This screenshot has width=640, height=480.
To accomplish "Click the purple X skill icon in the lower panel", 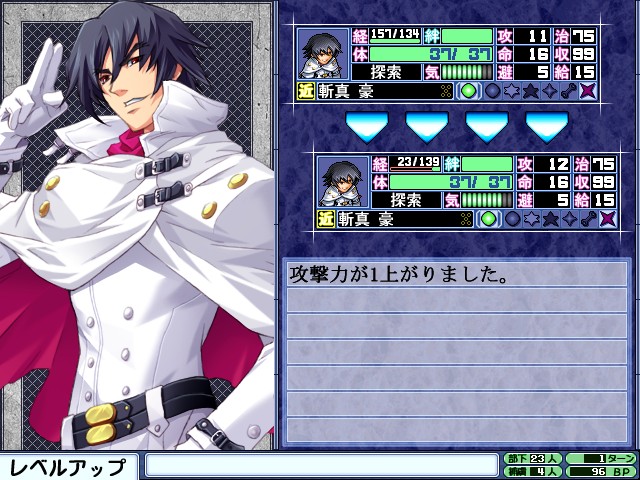I will coord(606,219).
